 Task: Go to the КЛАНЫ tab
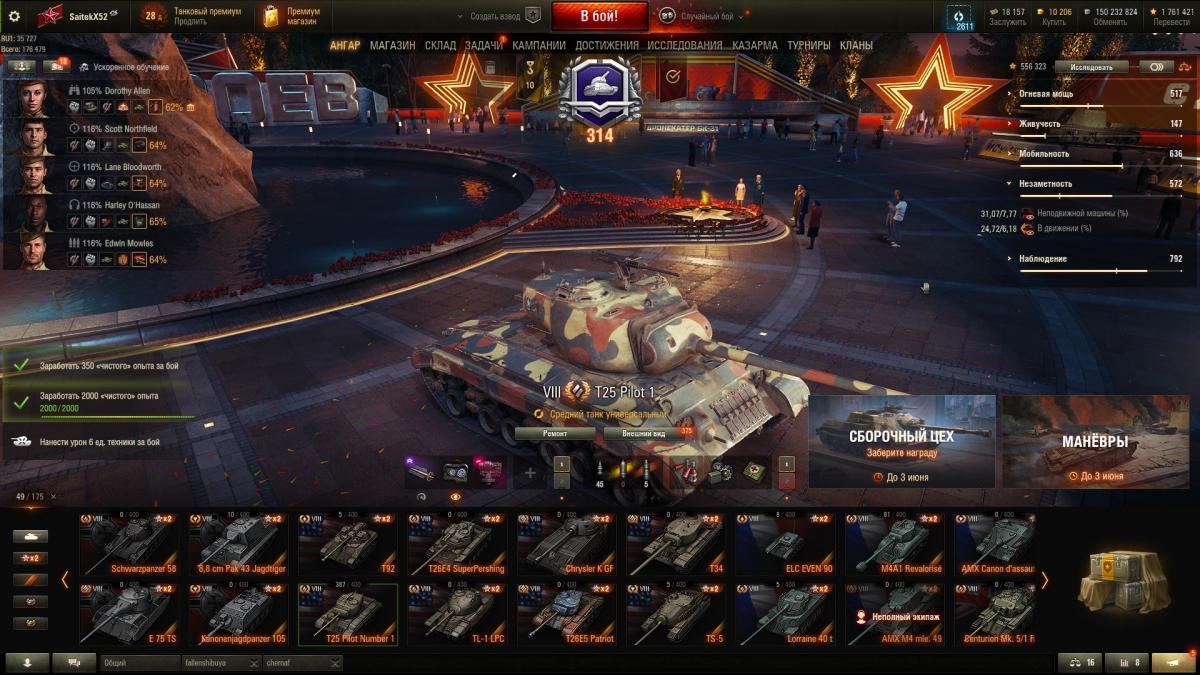[x=856, y=45]
